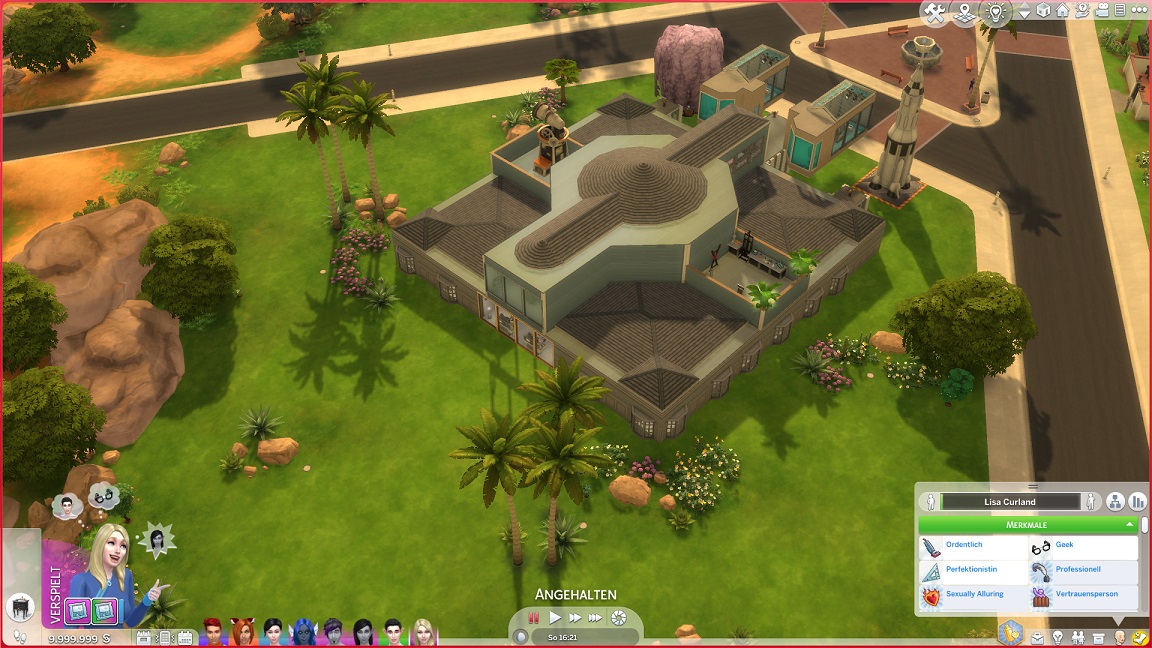1152x648 pixels.
Task: Open the map view with the location pin icon
Action: (964, 13)
